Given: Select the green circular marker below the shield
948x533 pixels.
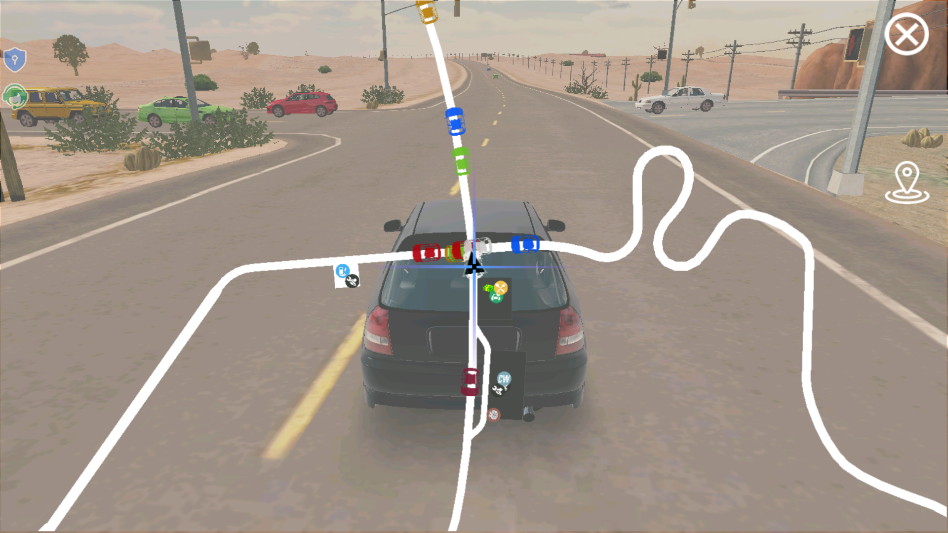Looking at the screenshot, I should (14, 96).
